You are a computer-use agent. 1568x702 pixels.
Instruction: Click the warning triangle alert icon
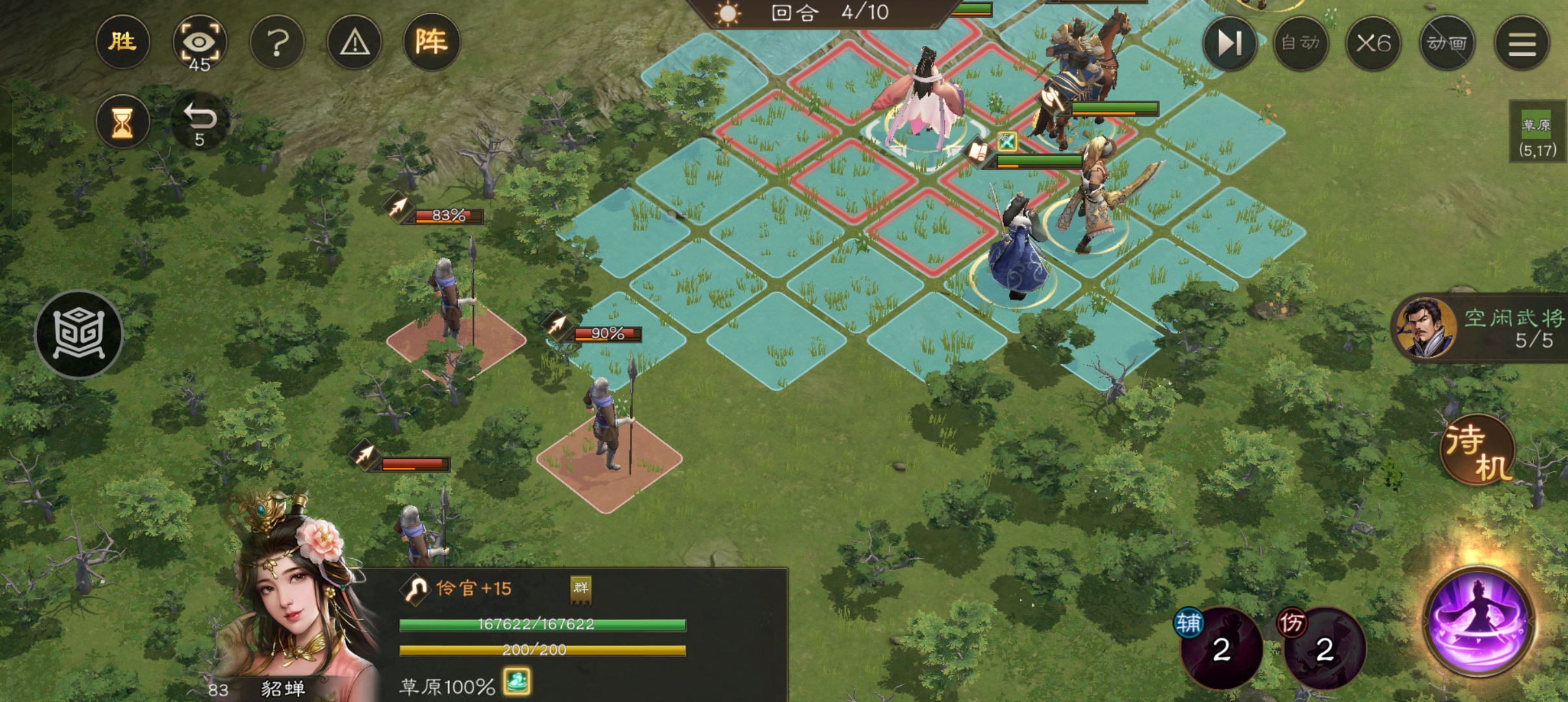(x=355, y=43)
